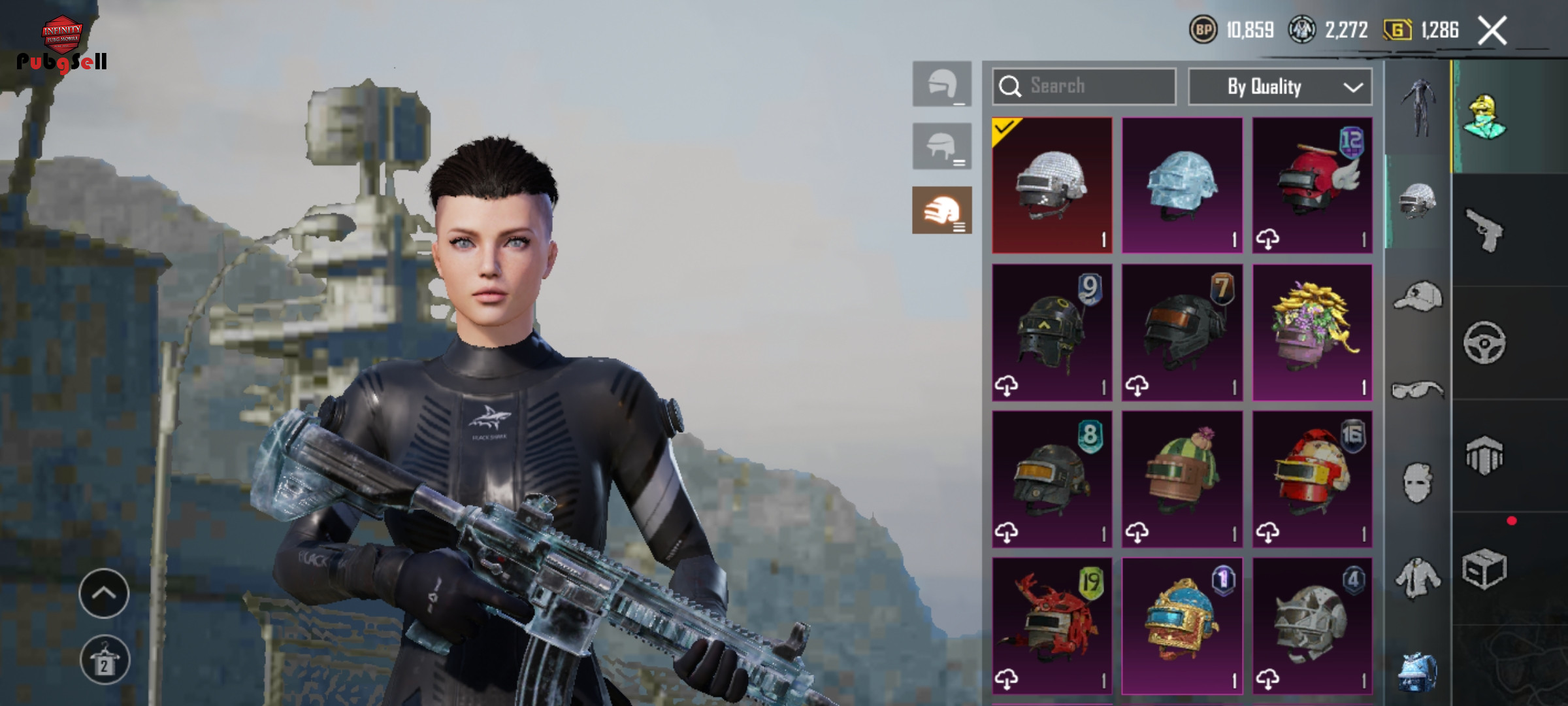Select the red crab helmet

pyautogui.click(x=1052, y=626)
